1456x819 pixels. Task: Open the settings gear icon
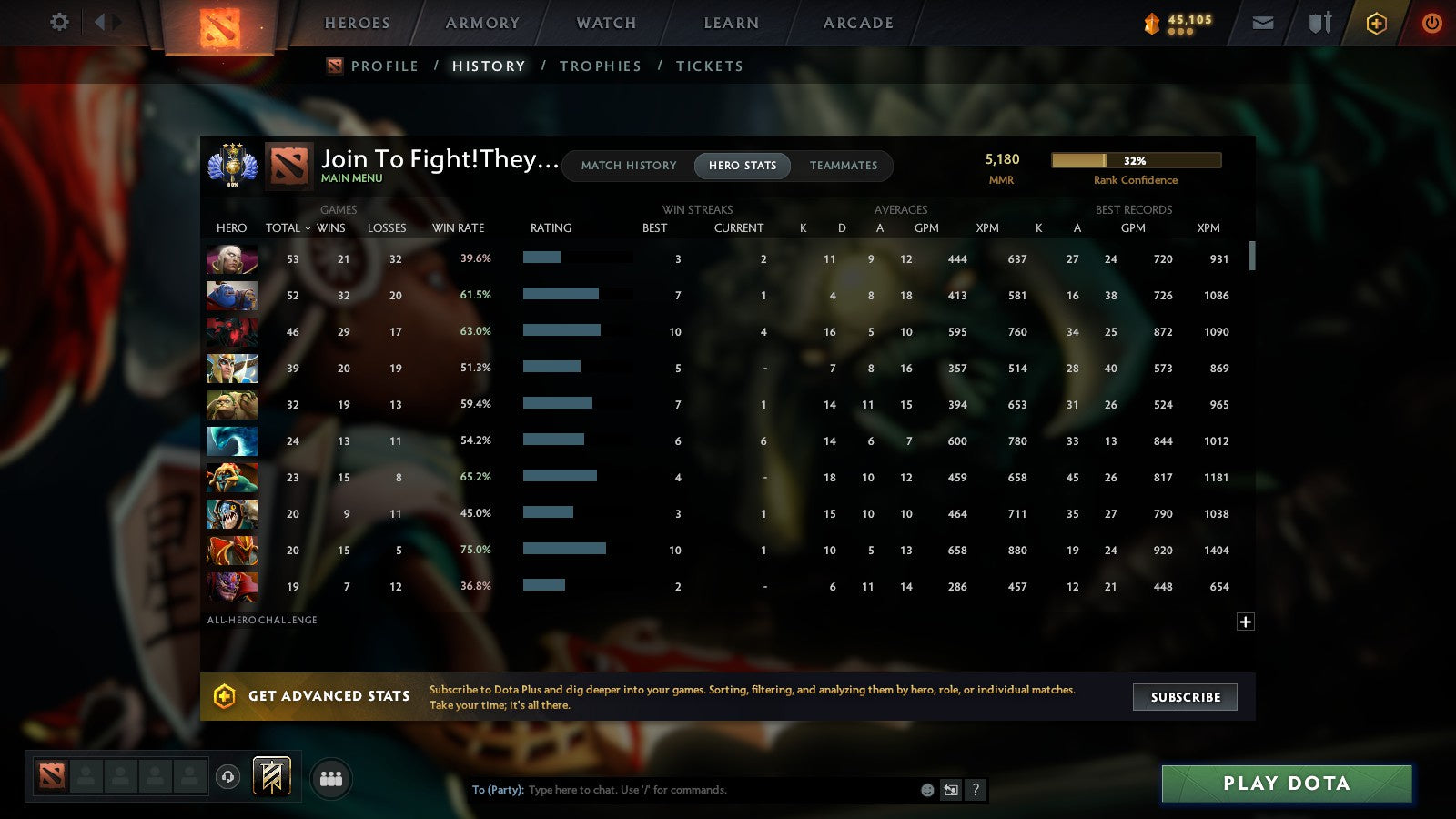pyautogui.click(x=58, y=23)
